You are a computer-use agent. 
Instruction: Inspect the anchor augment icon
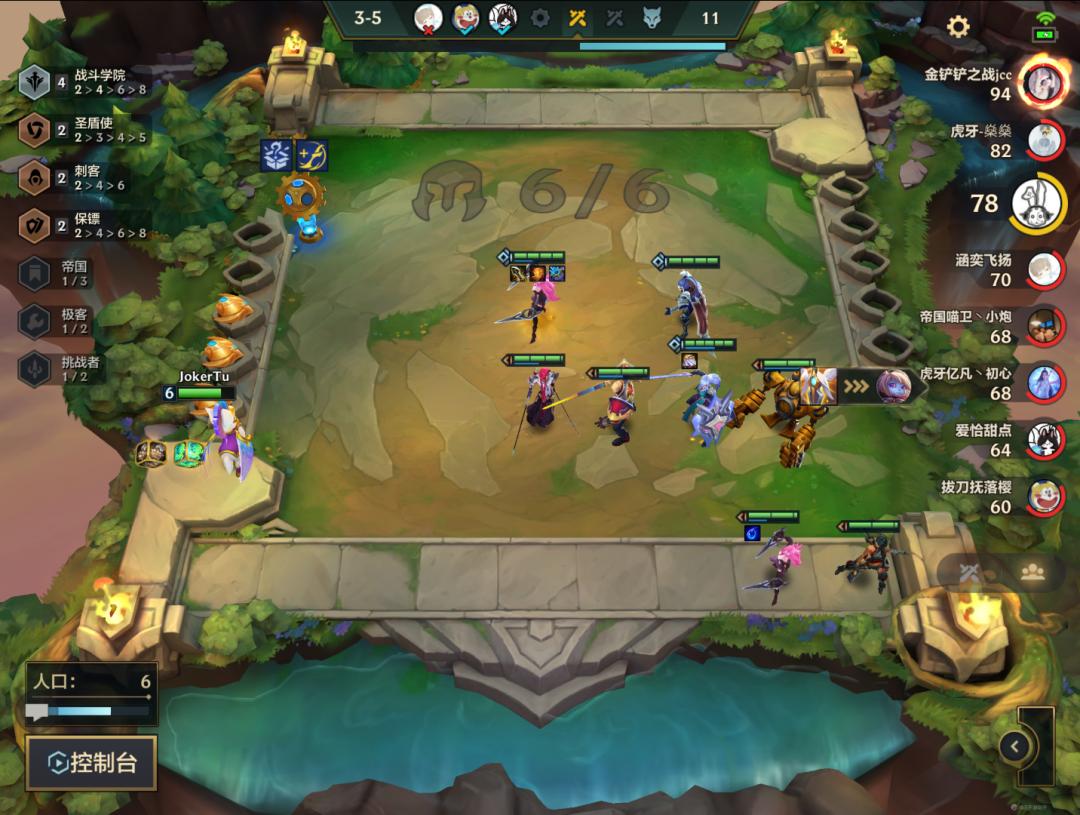click(x=312, y=155)
